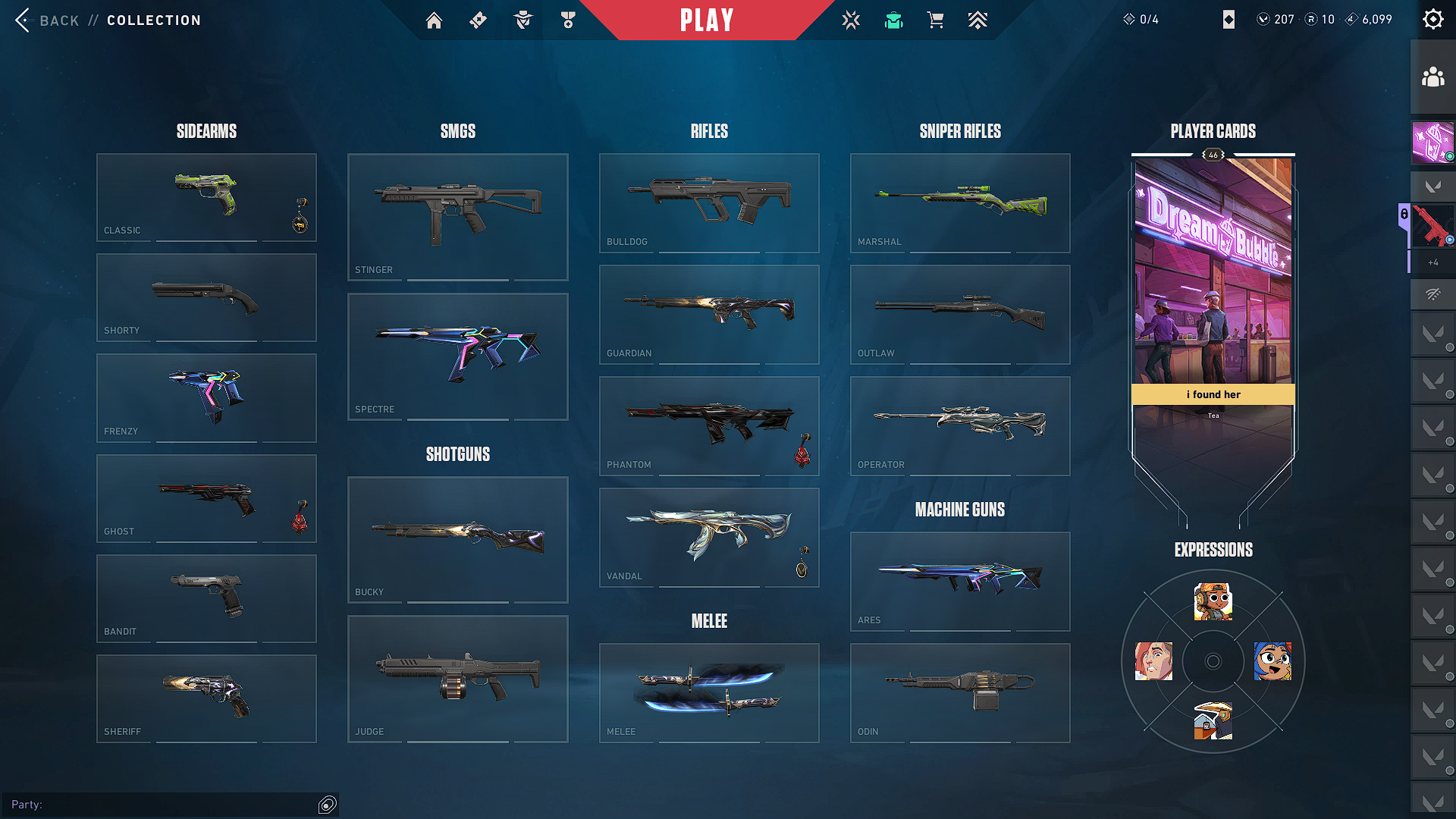Select the Classic sidearm slot

point(206,197)
